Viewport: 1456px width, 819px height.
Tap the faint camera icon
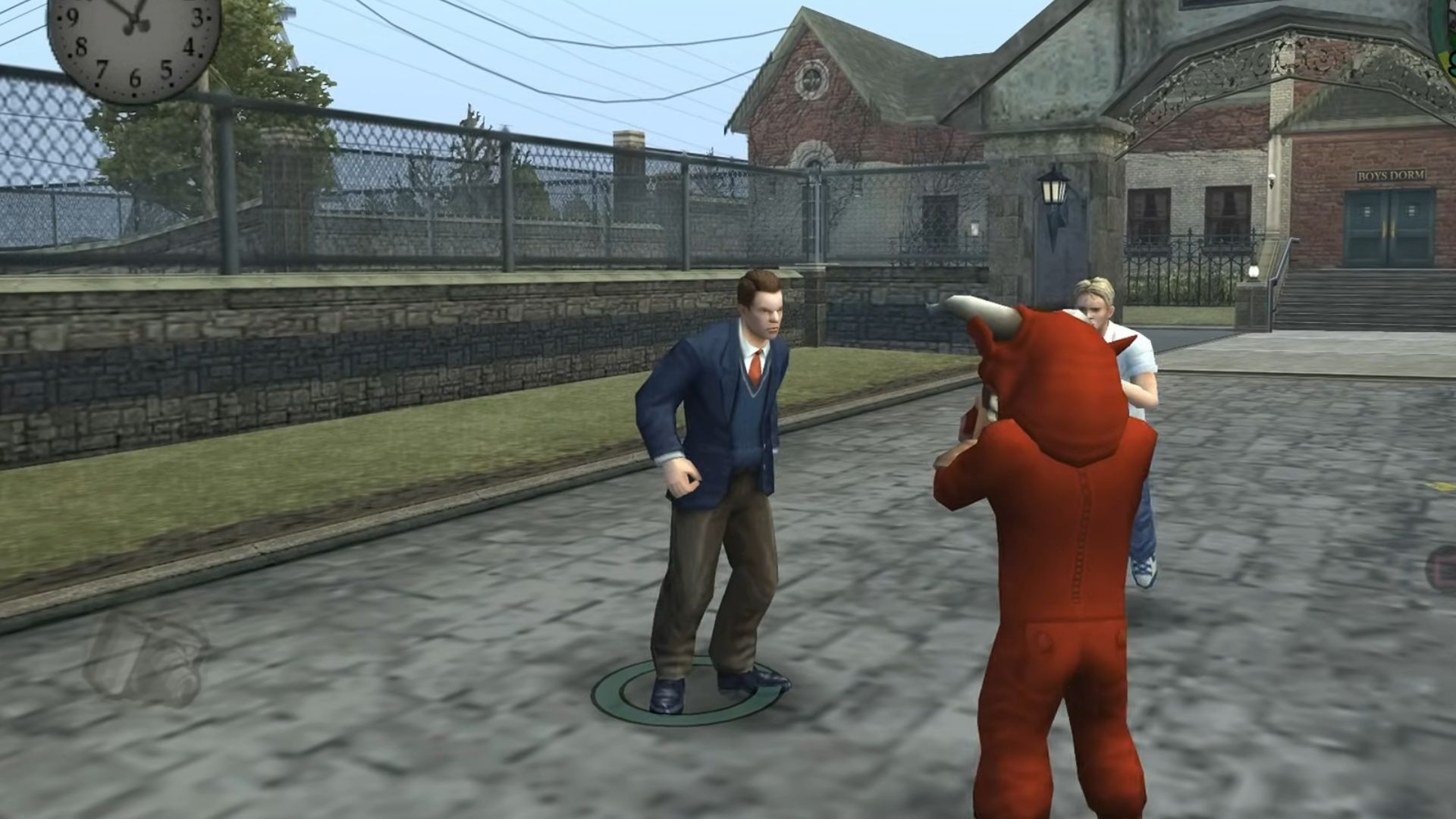coord(145,657)
